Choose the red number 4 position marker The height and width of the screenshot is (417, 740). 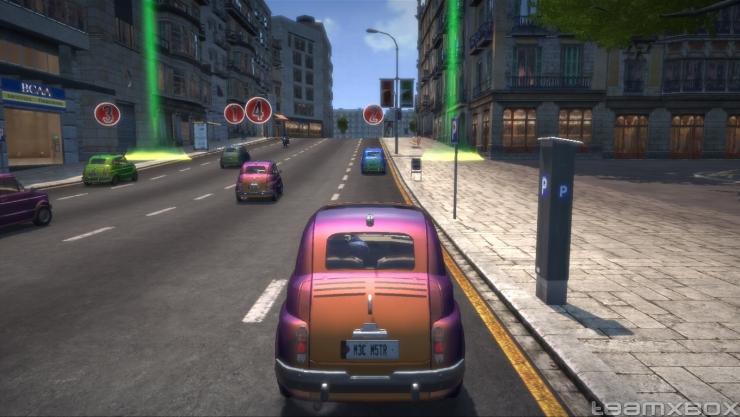(x=259, y=110)
